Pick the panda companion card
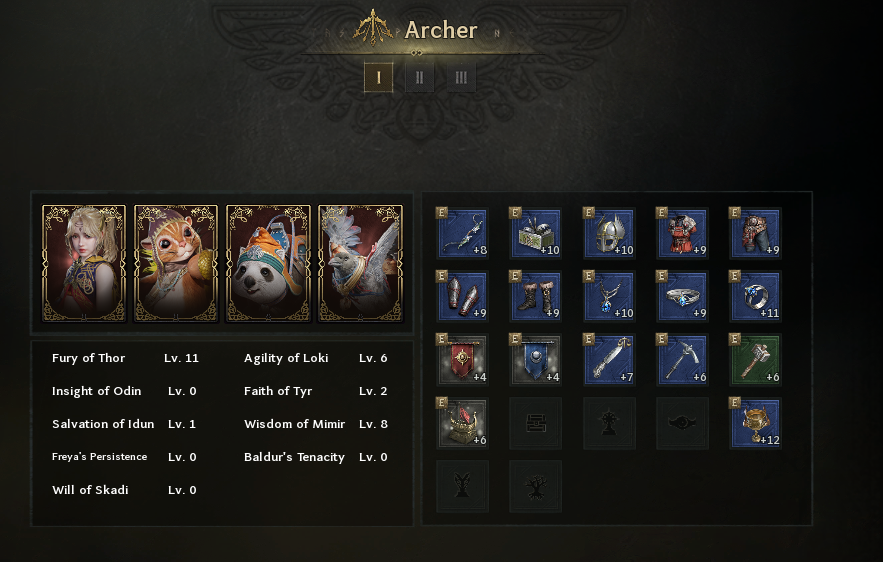Screen dimensions: 883x562 (268, 263)
